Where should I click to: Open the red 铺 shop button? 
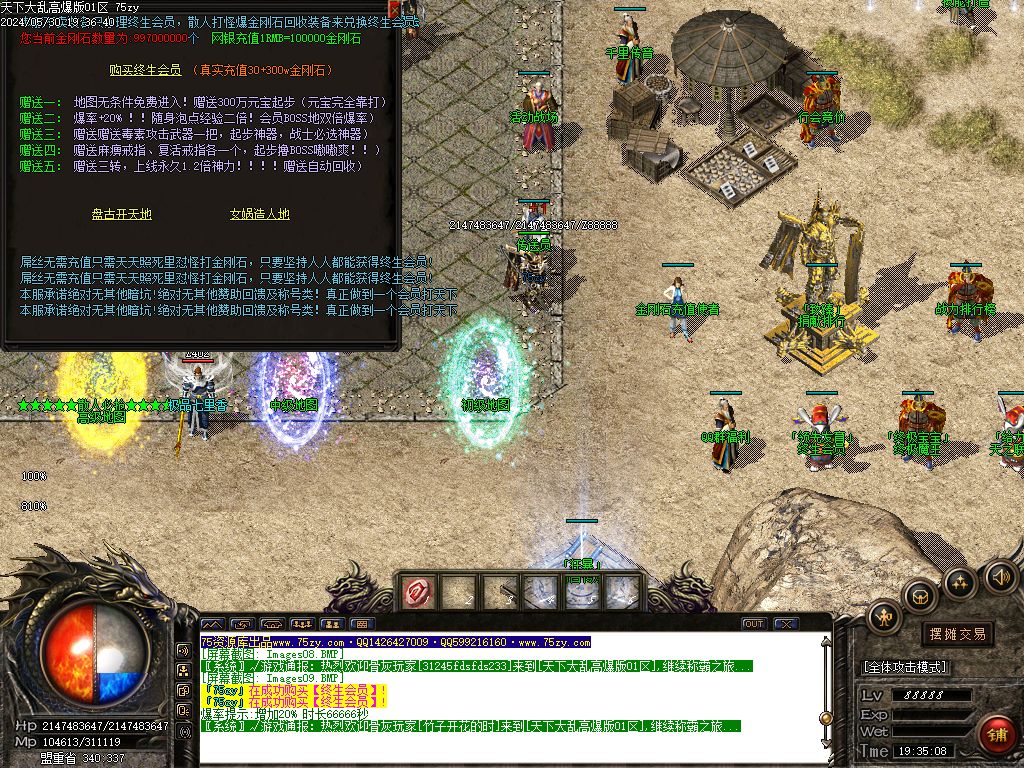996,733
